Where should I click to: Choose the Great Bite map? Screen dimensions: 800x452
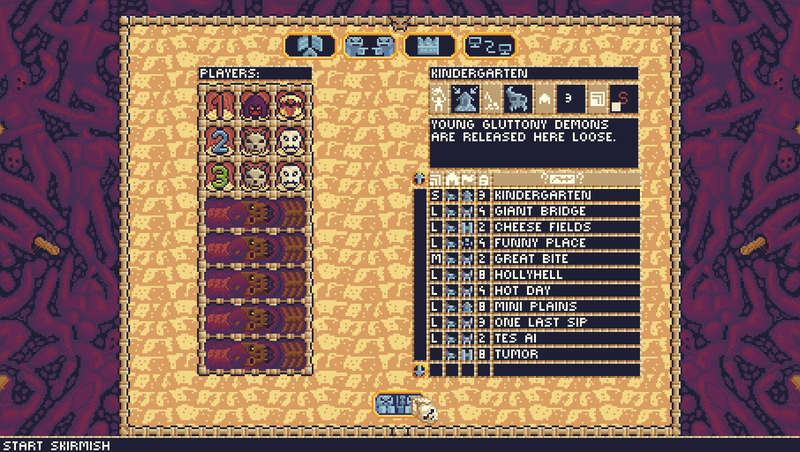(x=564, y=259)
